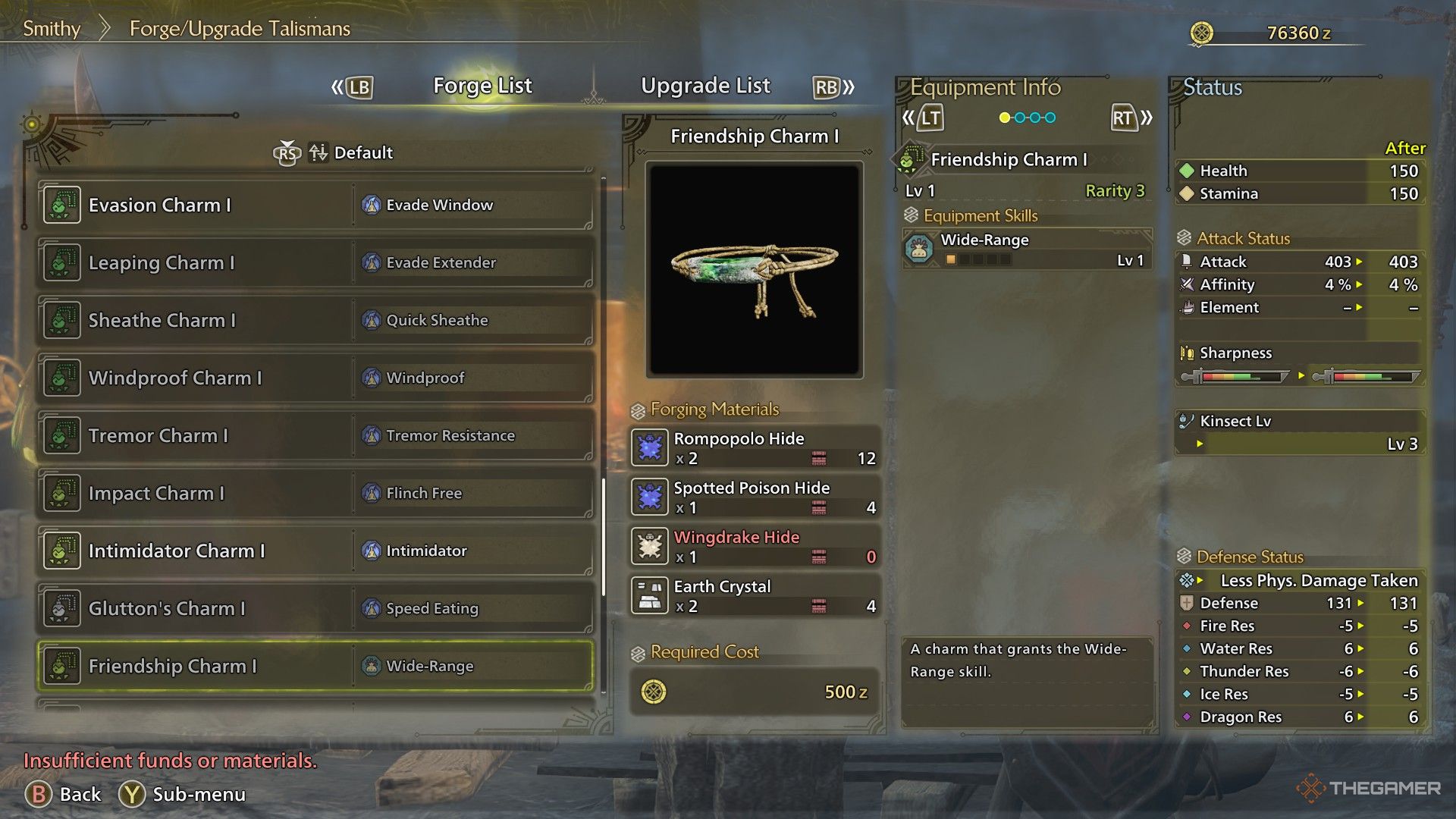Screen dimensions: 1456x819
Task: Click the missing Wingdrake Hide material
Action: point(755,547)
